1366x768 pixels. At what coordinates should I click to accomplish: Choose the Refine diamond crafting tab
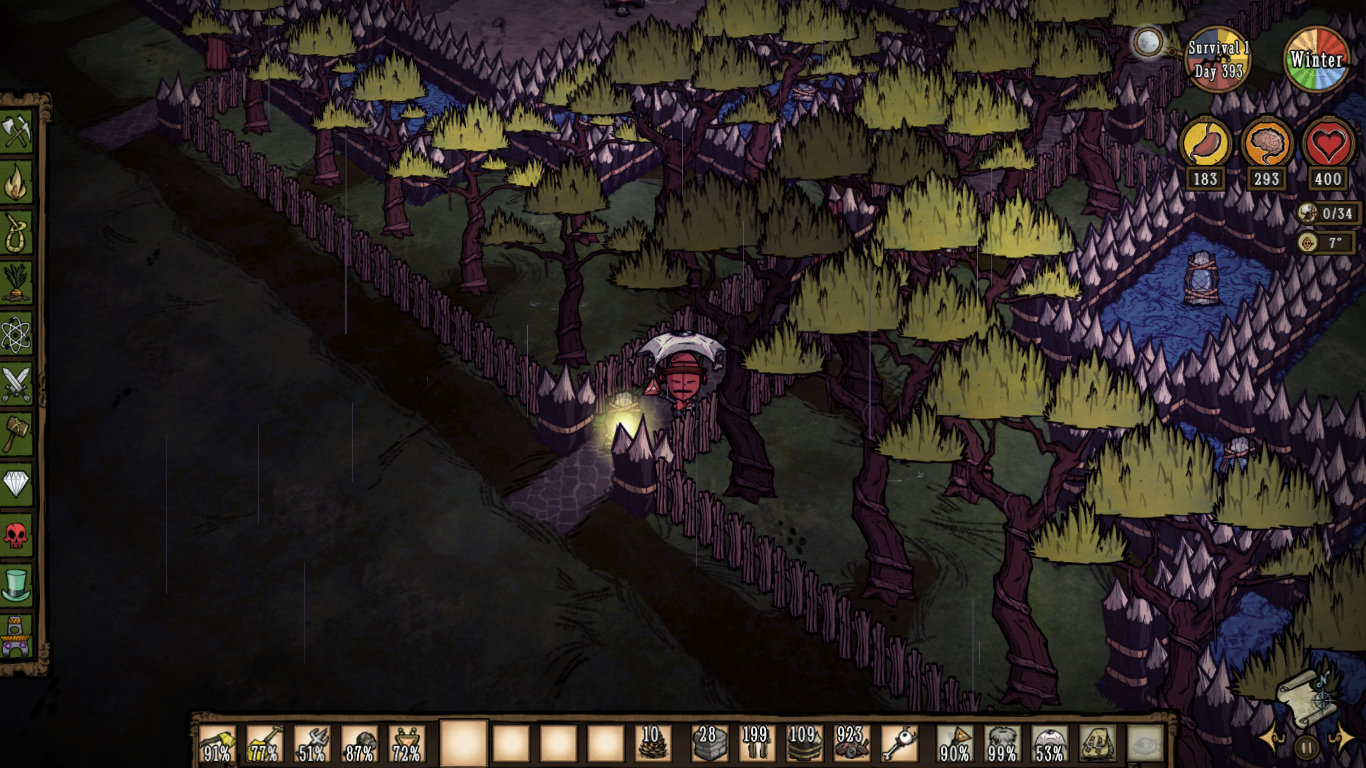tap(16, 485)
